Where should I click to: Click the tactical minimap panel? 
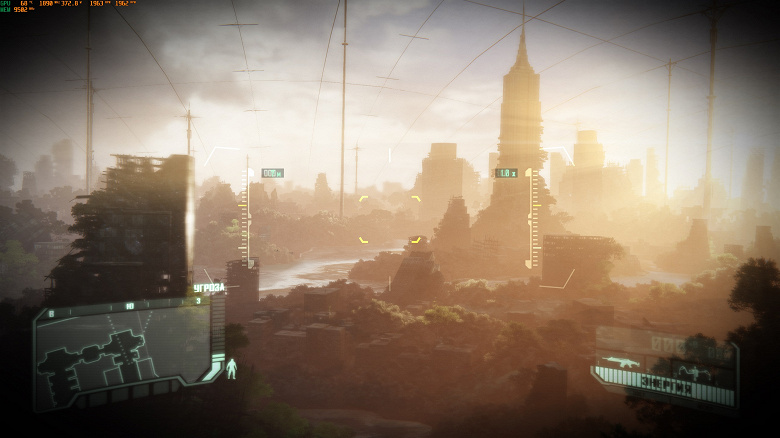coord(122,352)
